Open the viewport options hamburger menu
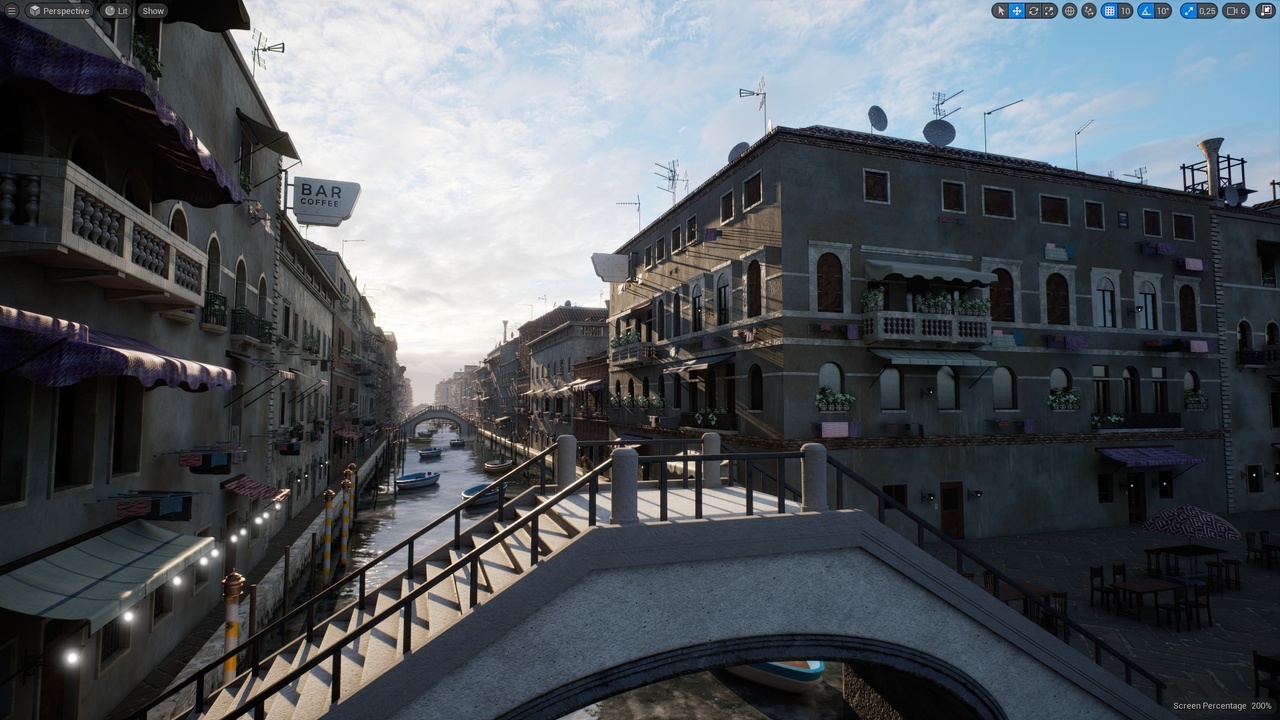The width and height of the screenshot is (1280, 720). [x=13, y=11]
